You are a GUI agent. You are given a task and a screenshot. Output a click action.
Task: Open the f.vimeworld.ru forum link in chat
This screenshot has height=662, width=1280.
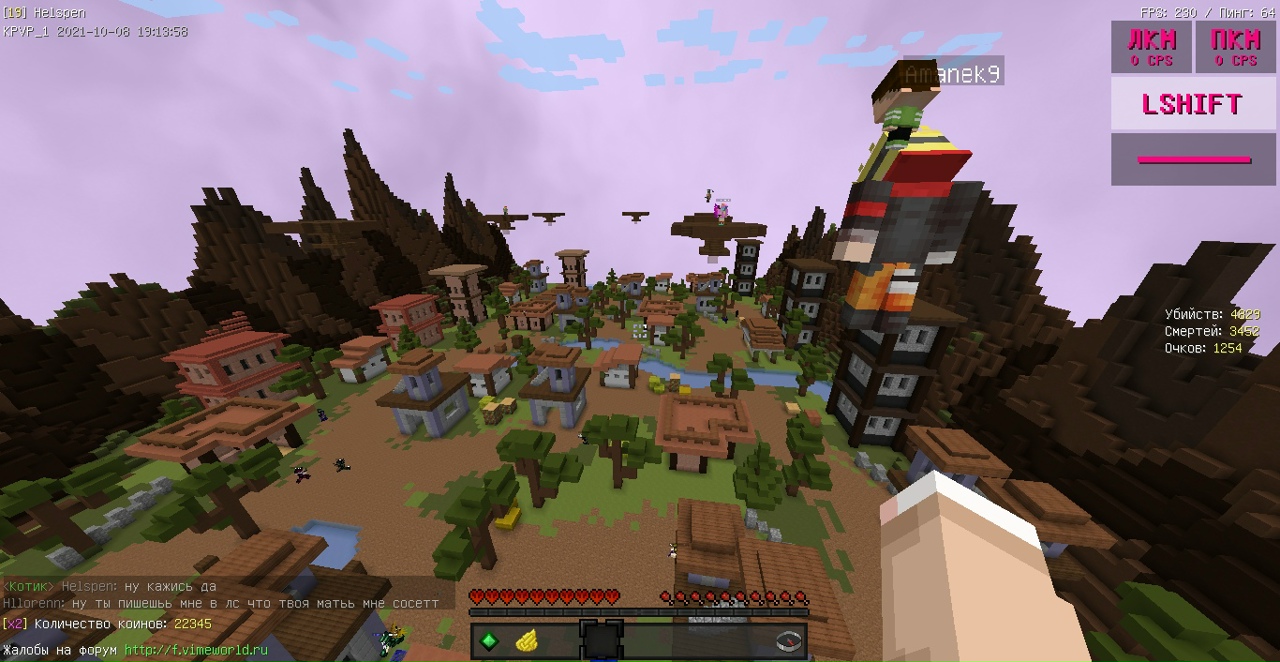point(196,650)
